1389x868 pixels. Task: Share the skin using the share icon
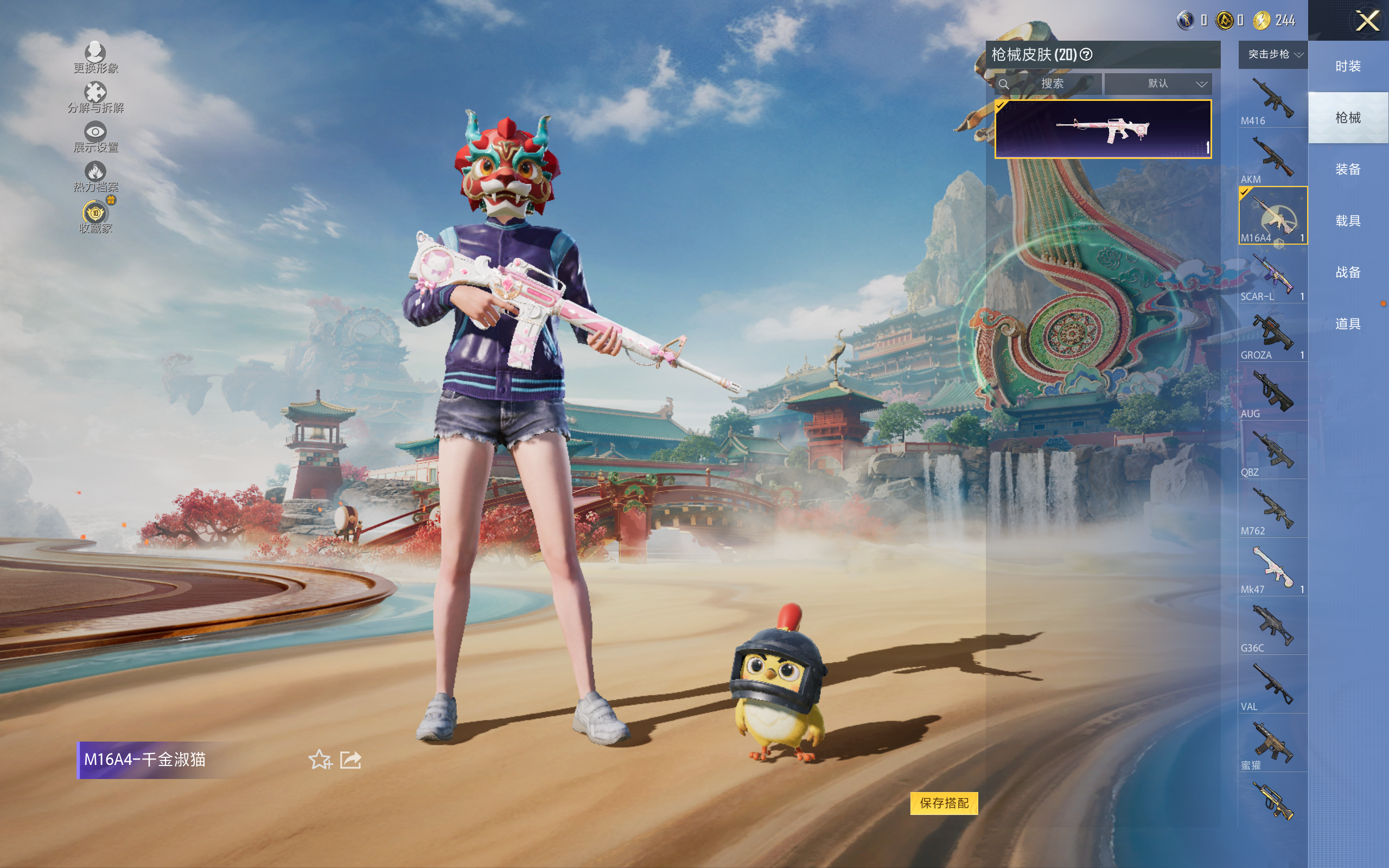pyautogui.click(x=351, y=759)
